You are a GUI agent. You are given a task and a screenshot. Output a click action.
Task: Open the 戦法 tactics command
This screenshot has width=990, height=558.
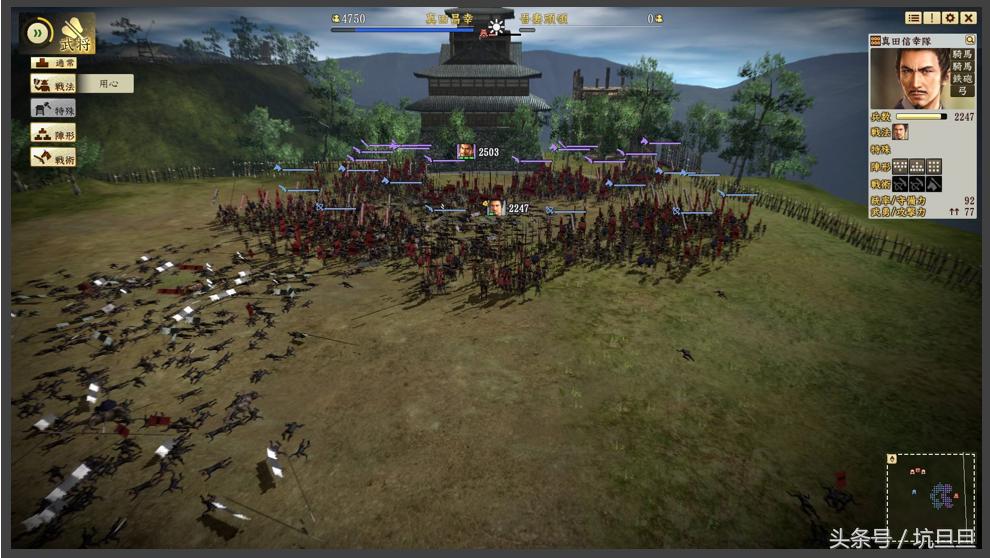[x=52, y=85]
